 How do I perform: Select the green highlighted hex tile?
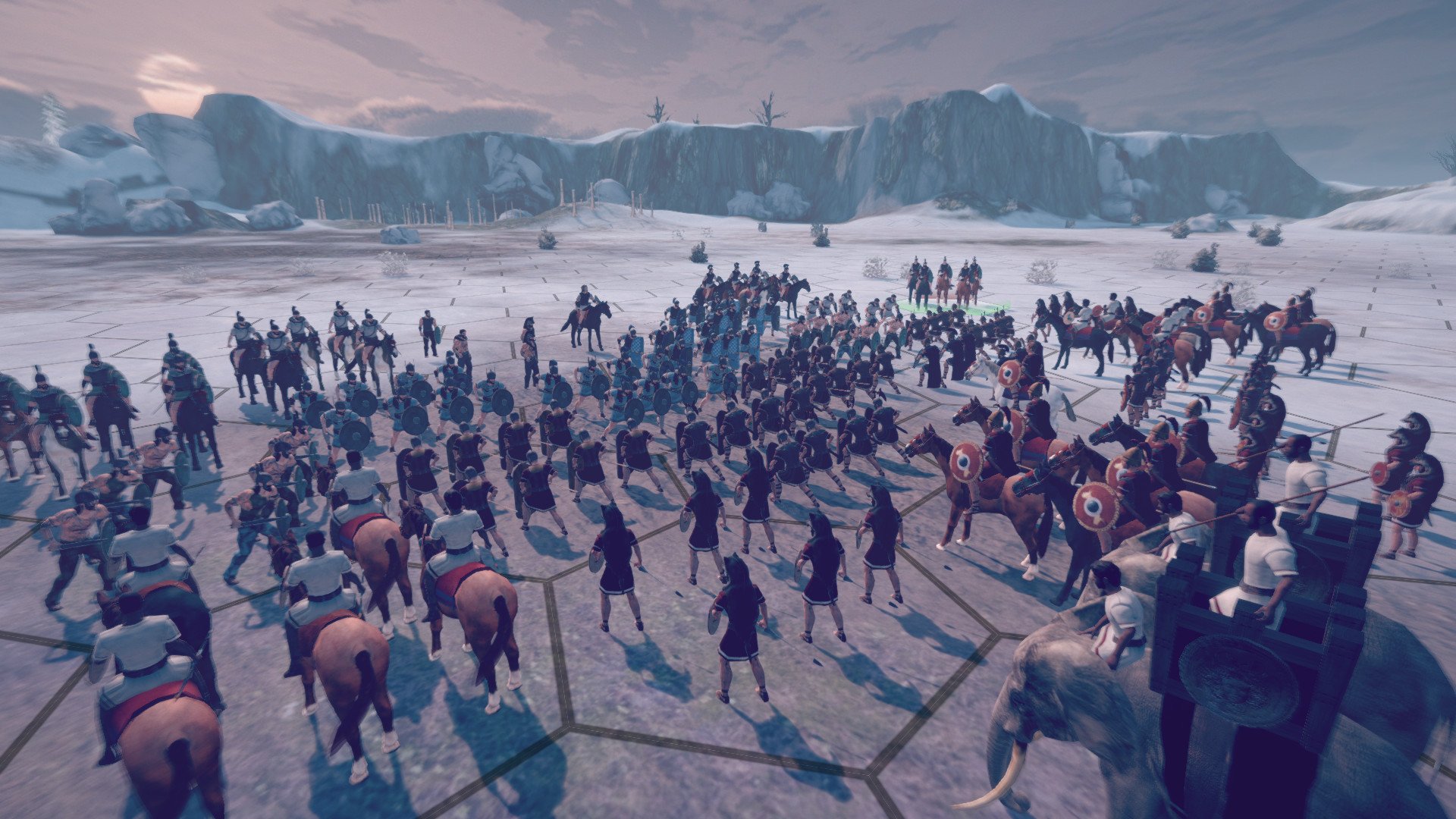coord(954,306)
